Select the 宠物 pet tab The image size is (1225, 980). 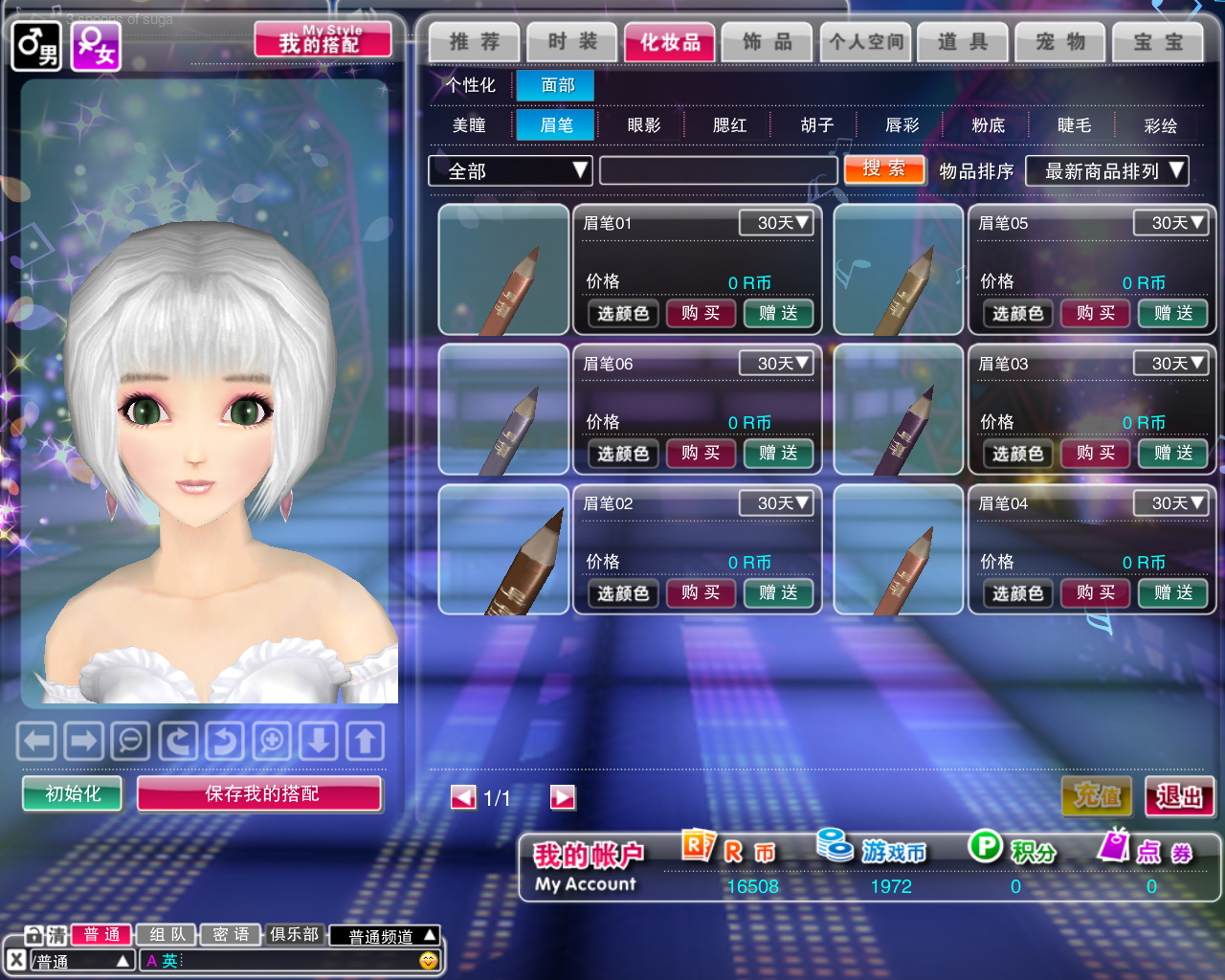coord(1060,42)
